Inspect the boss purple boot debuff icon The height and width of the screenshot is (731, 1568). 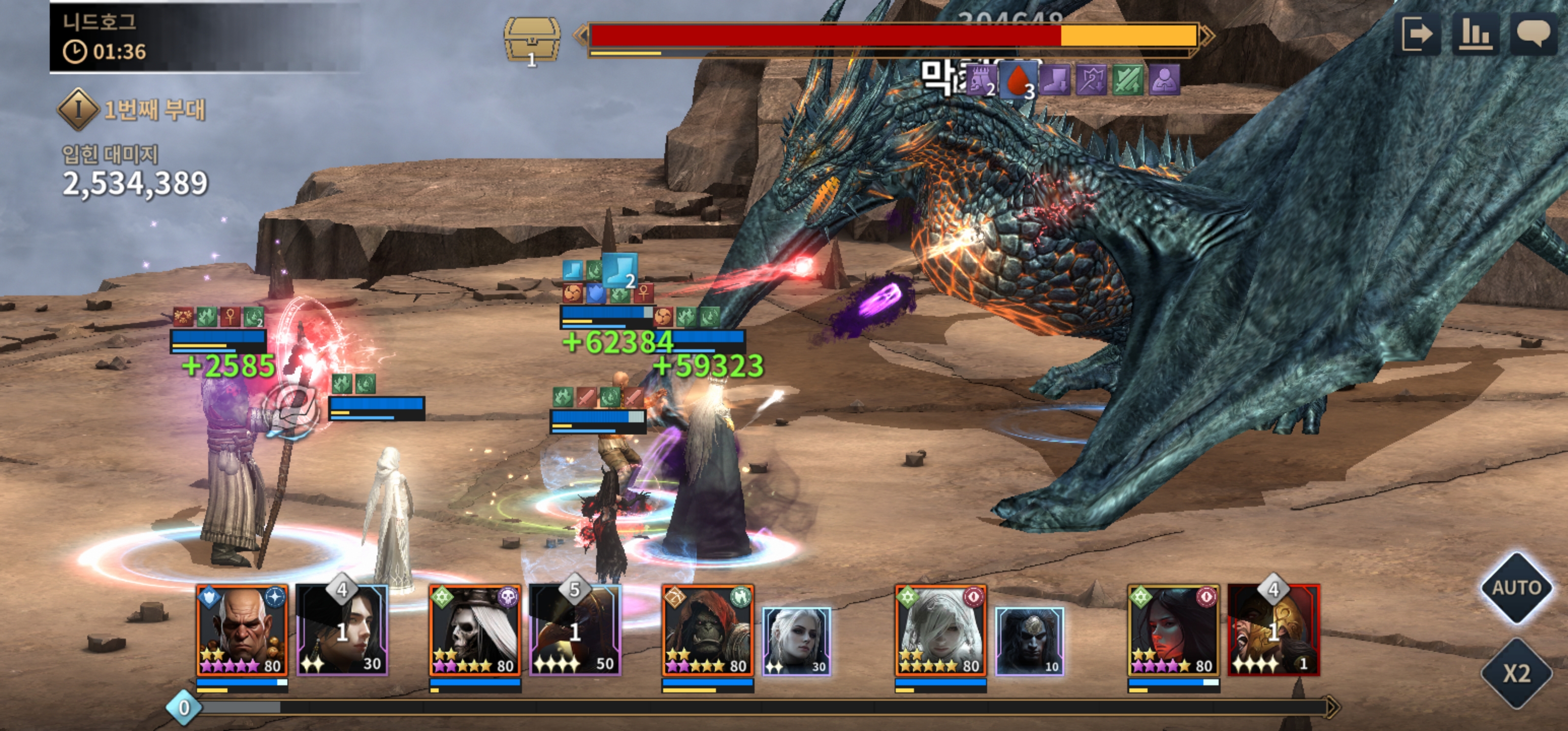(1054, 80)
